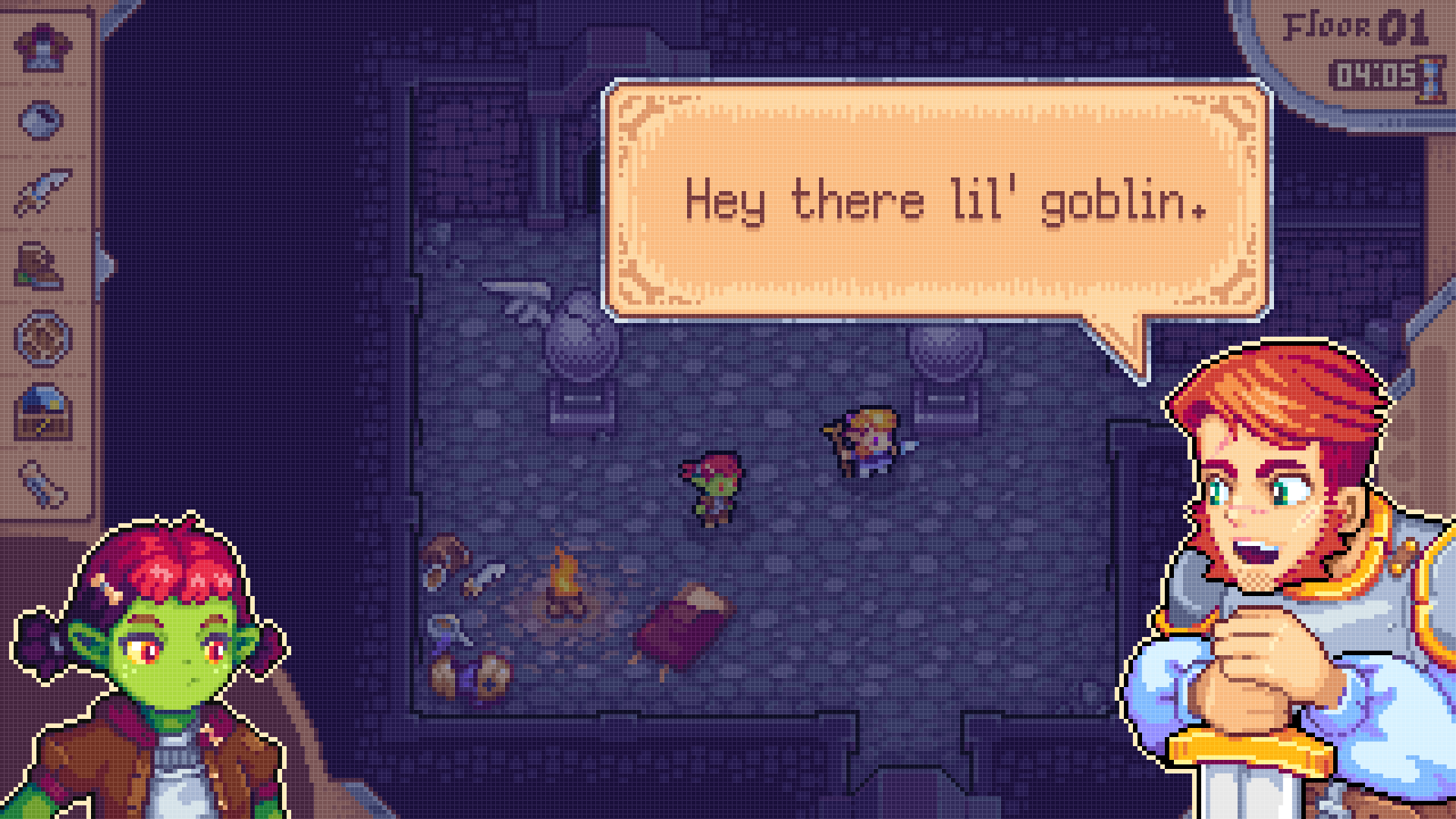The height and width of the screenshot is (819, 1456).
Task: Select the round stone item slot
Action: 42,119
